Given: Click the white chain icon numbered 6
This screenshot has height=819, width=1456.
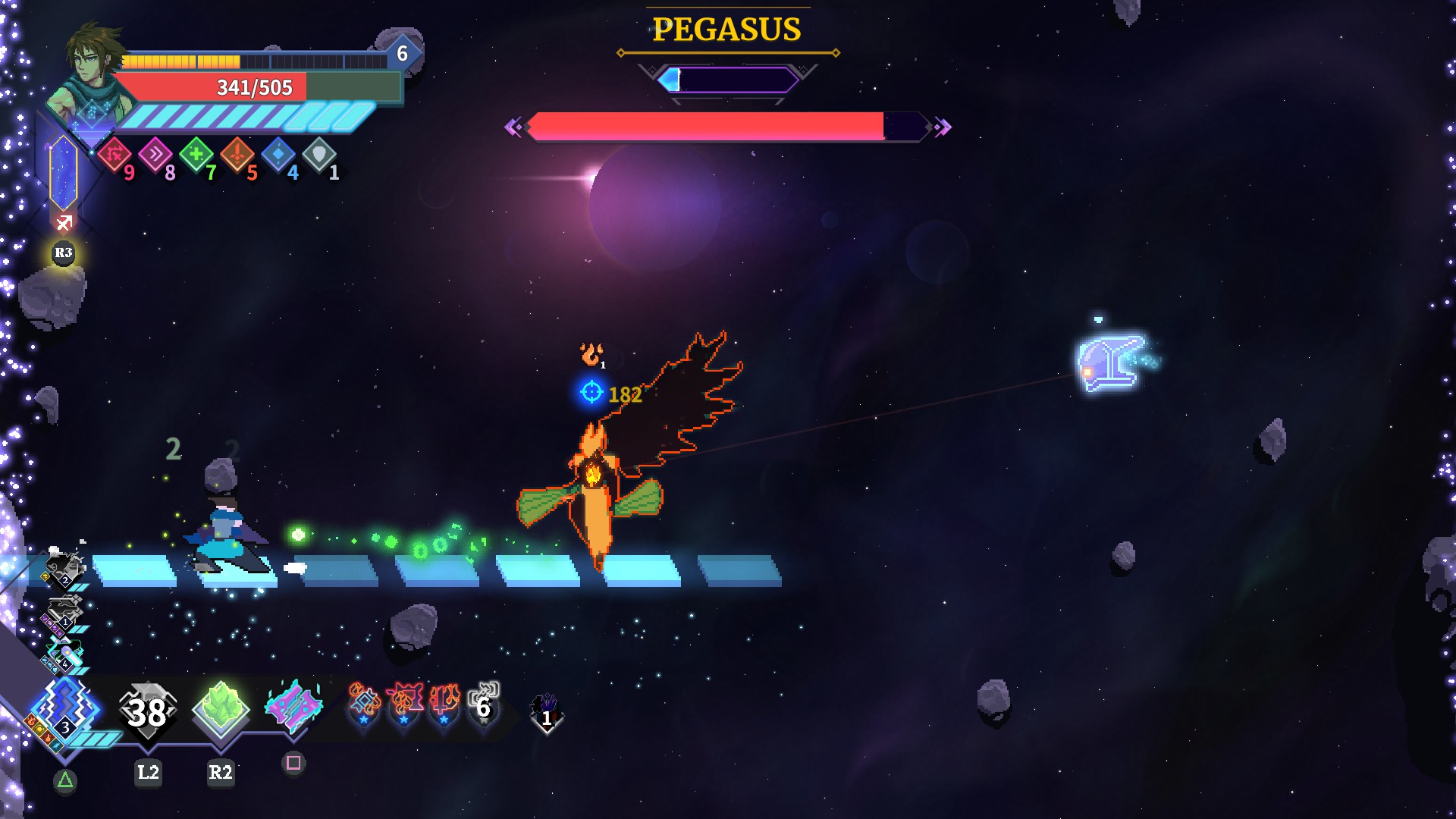Looking at the screenshot, I should (x=484, y=702).
